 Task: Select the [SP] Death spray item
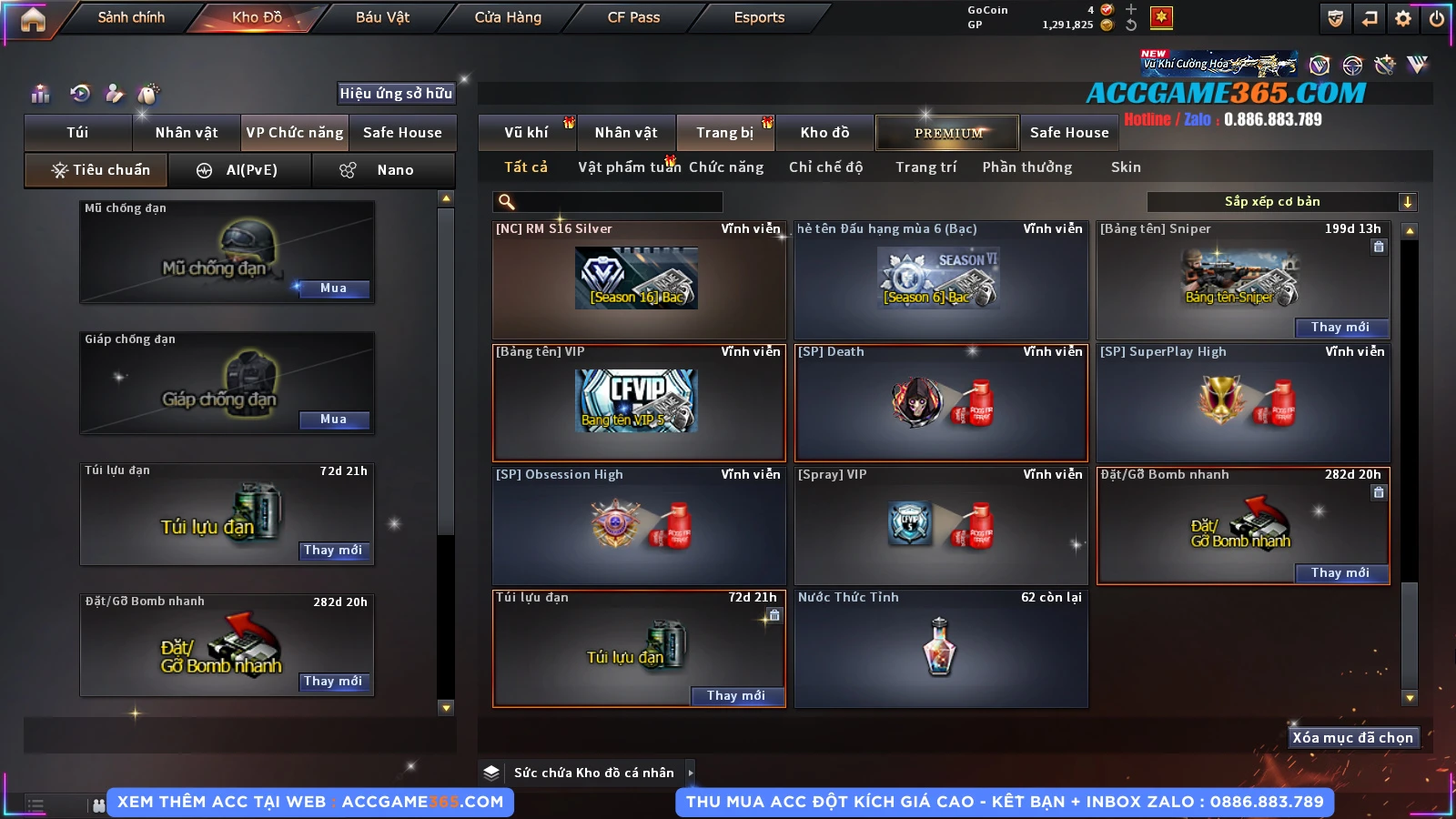(x=941, y=402)
